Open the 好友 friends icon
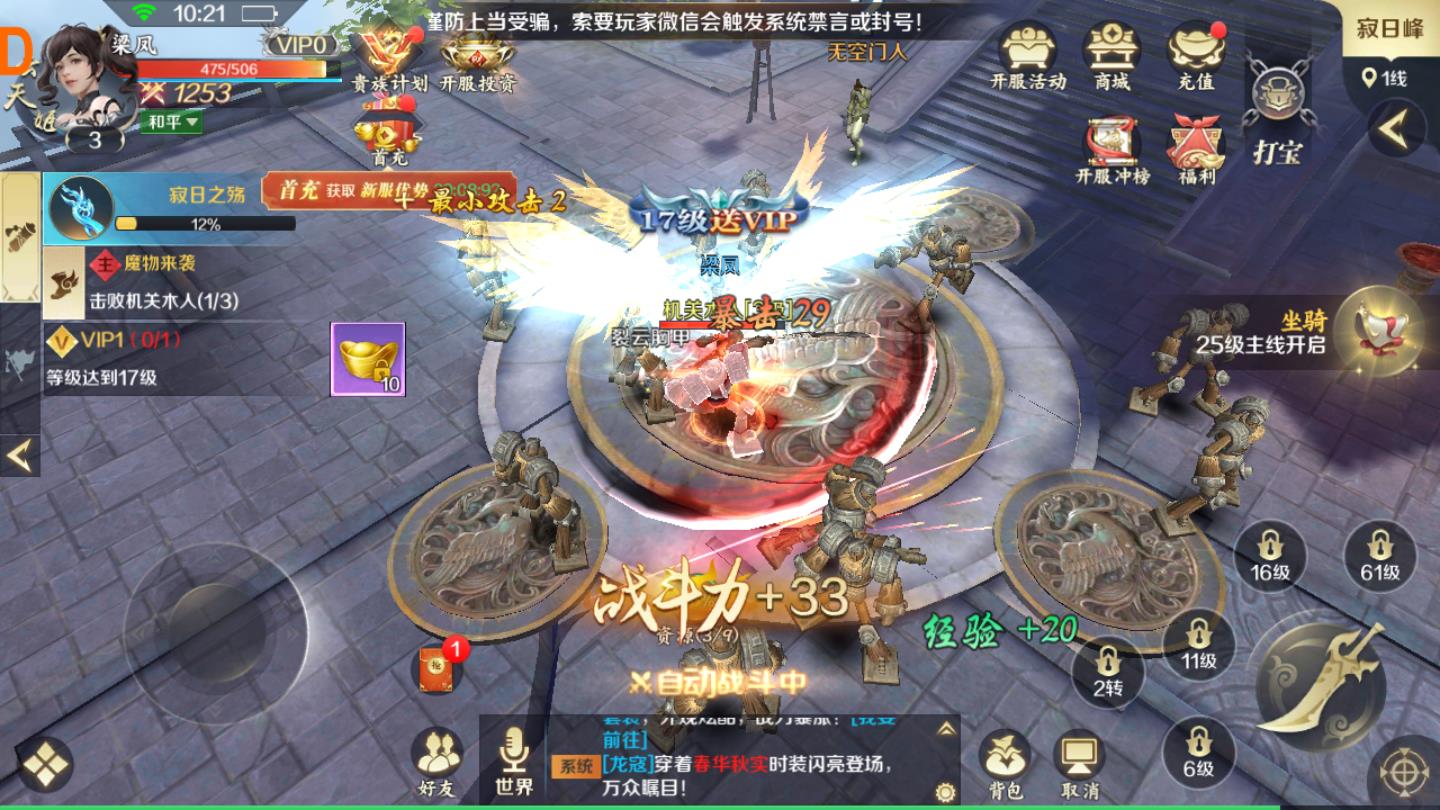1440x810 pixels. pyautogui.click(x=437, y=754)
